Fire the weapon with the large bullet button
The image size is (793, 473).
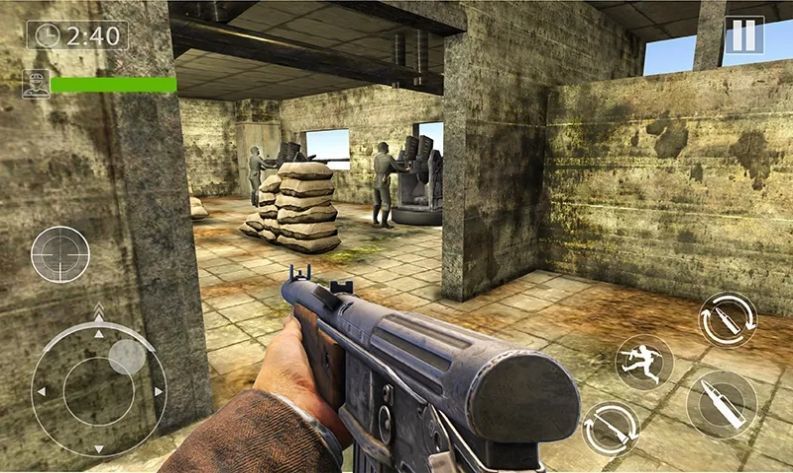point(722,404)
